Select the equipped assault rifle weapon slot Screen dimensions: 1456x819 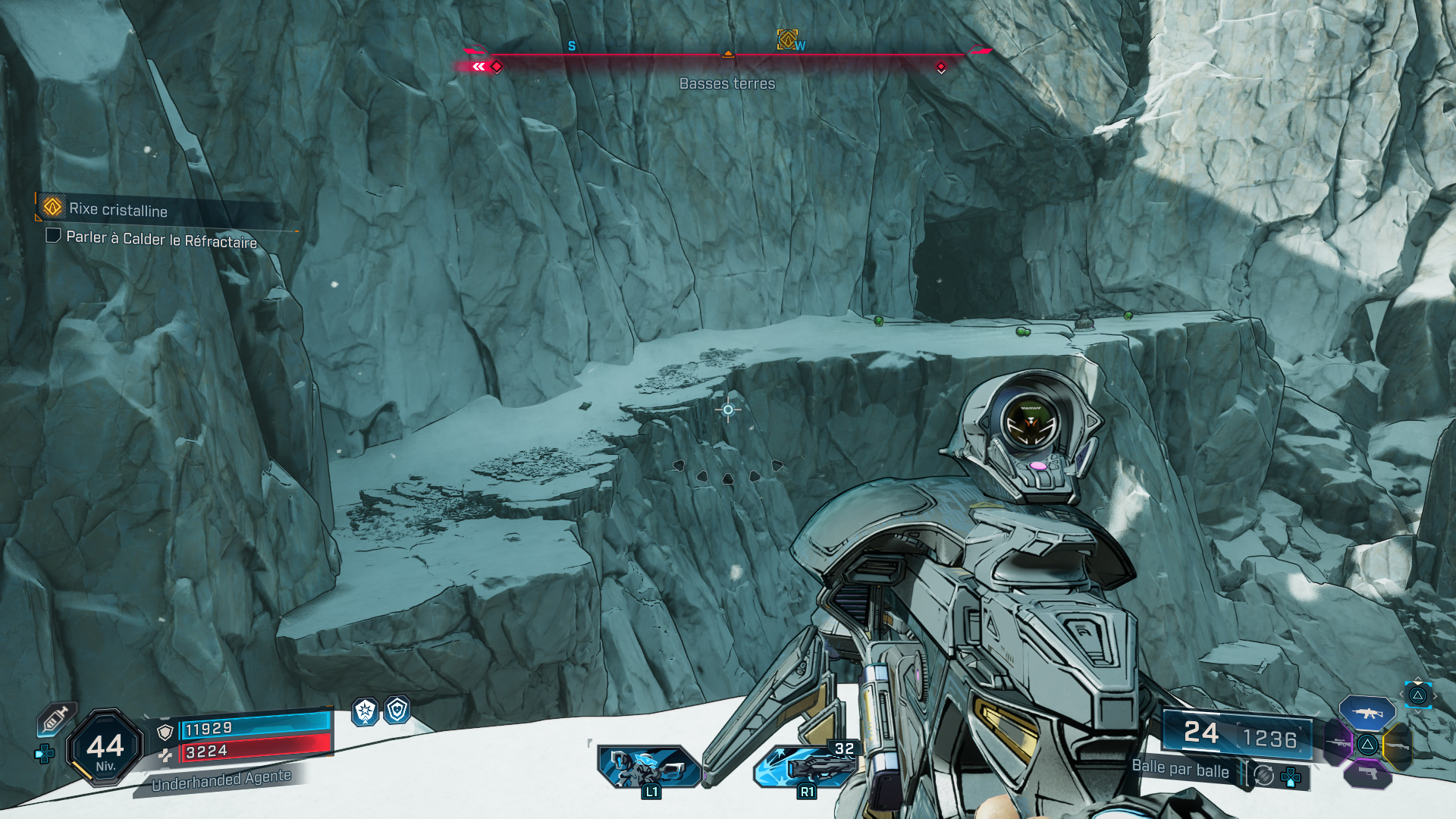[x=1367, y=714]
